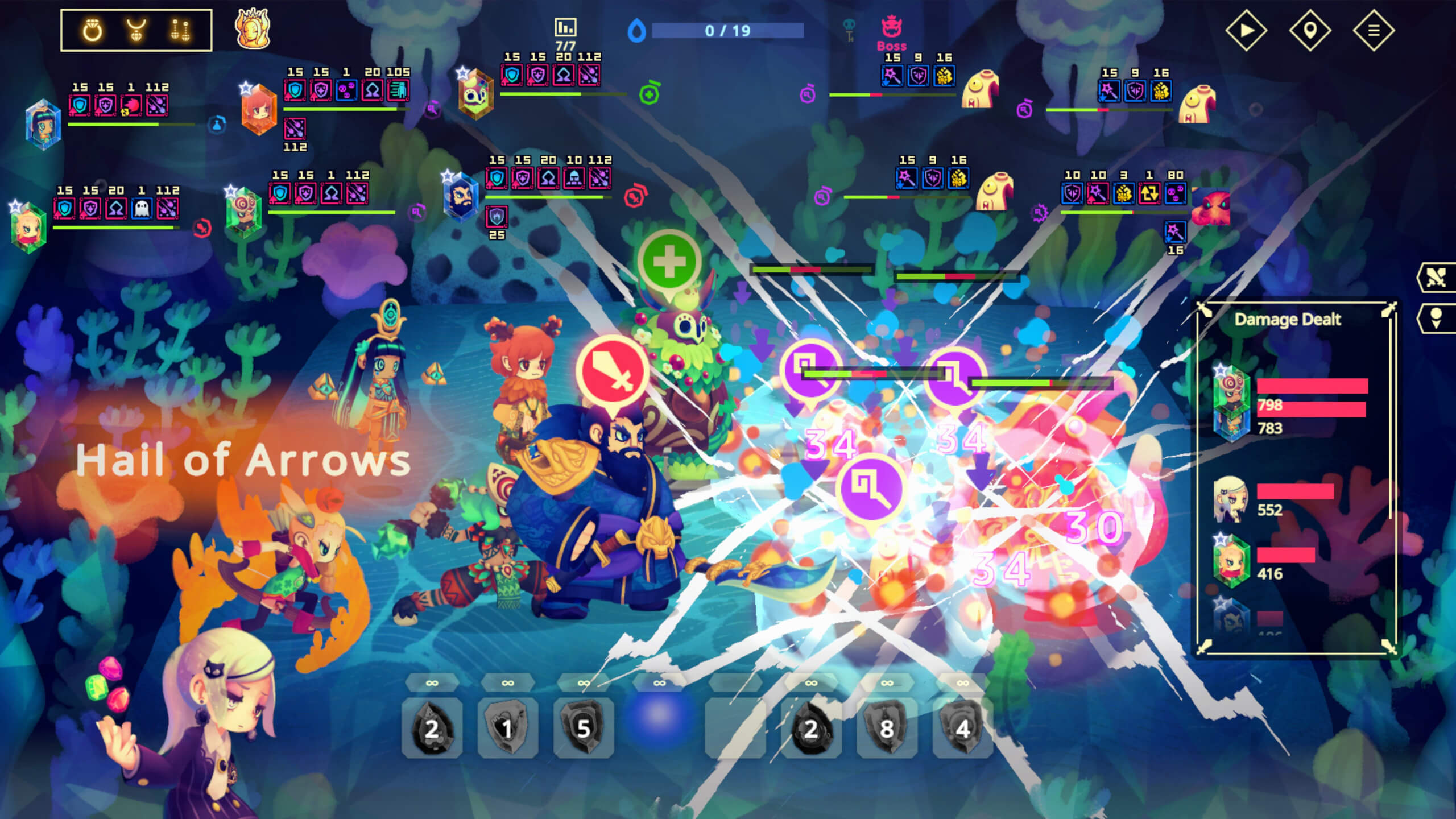The image size is (1456, 819).
Task: Open the hamburger menu button
Action: 1374,30
